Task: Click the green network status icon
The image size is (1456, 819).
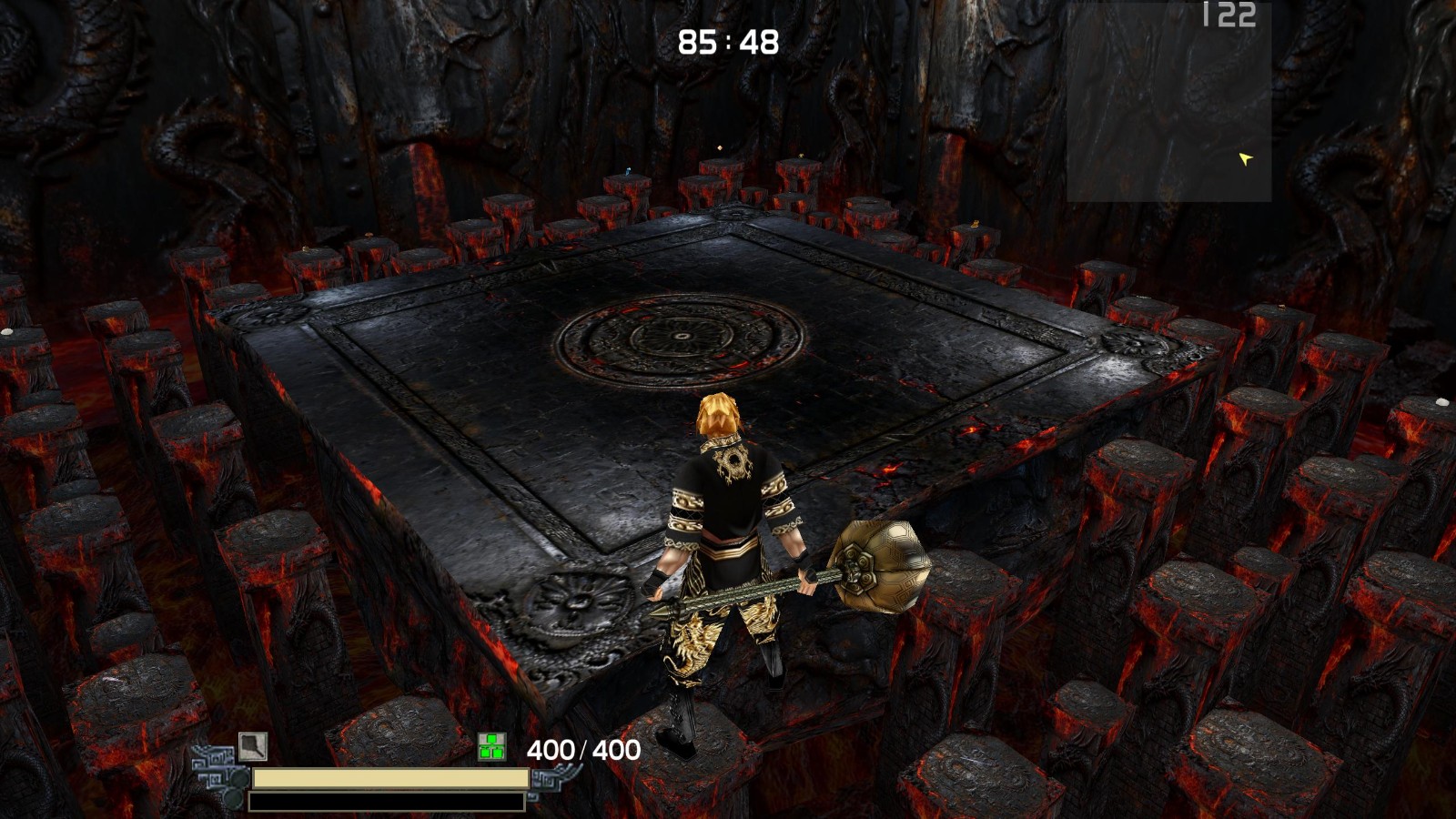Action: (x=491, y=747)
